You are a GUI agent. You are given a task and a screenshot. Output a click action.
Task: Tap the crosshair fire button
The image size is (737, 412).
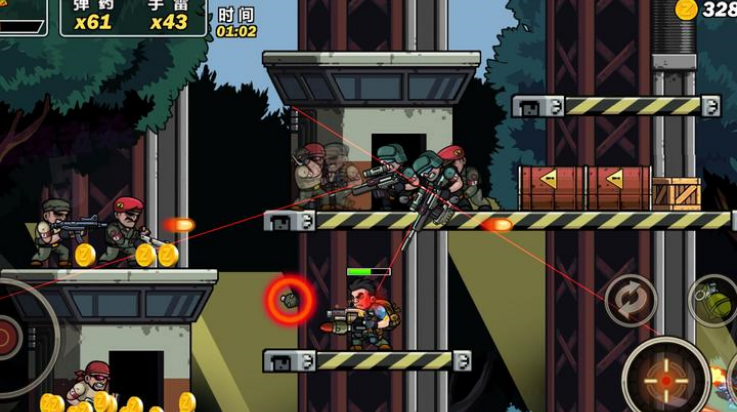[665, 380]
